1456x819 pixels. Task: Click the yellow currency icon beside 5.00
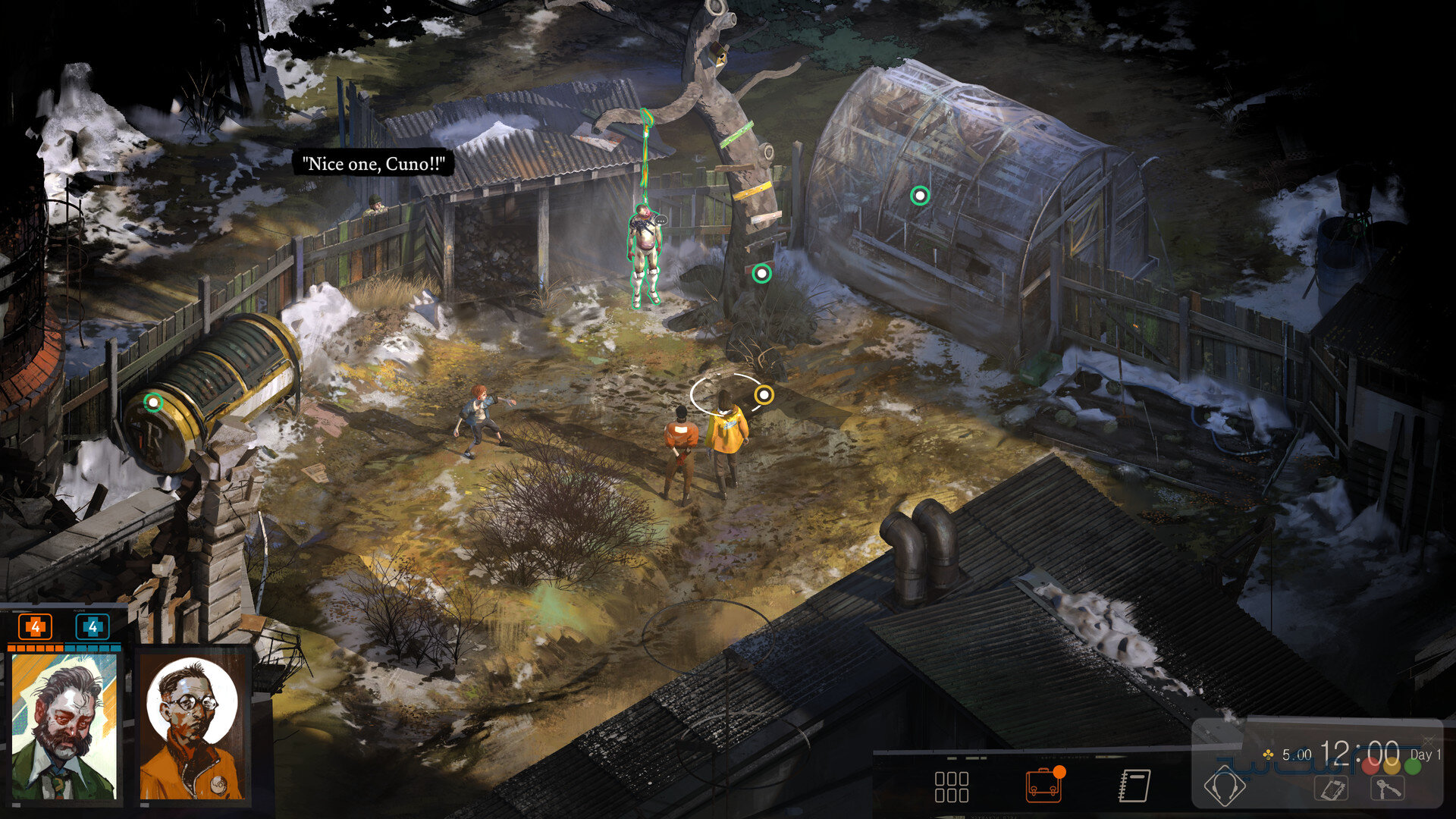pyautogui.click(x=1268, y=755)
